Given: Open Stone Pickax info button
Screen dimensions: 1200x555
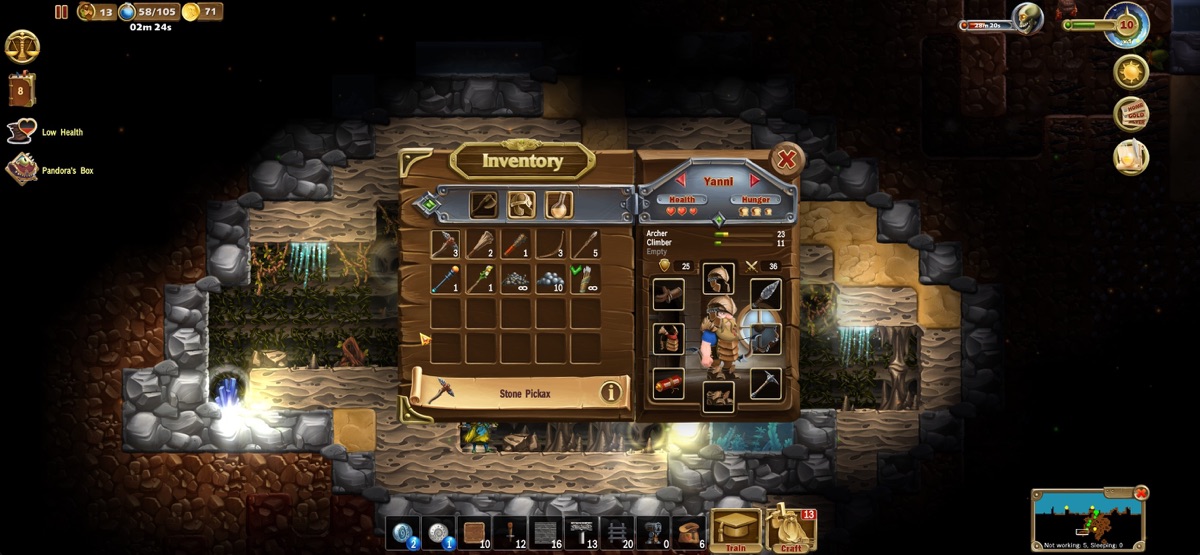Looking at the screenshot, I should click(x=610, y=393).
